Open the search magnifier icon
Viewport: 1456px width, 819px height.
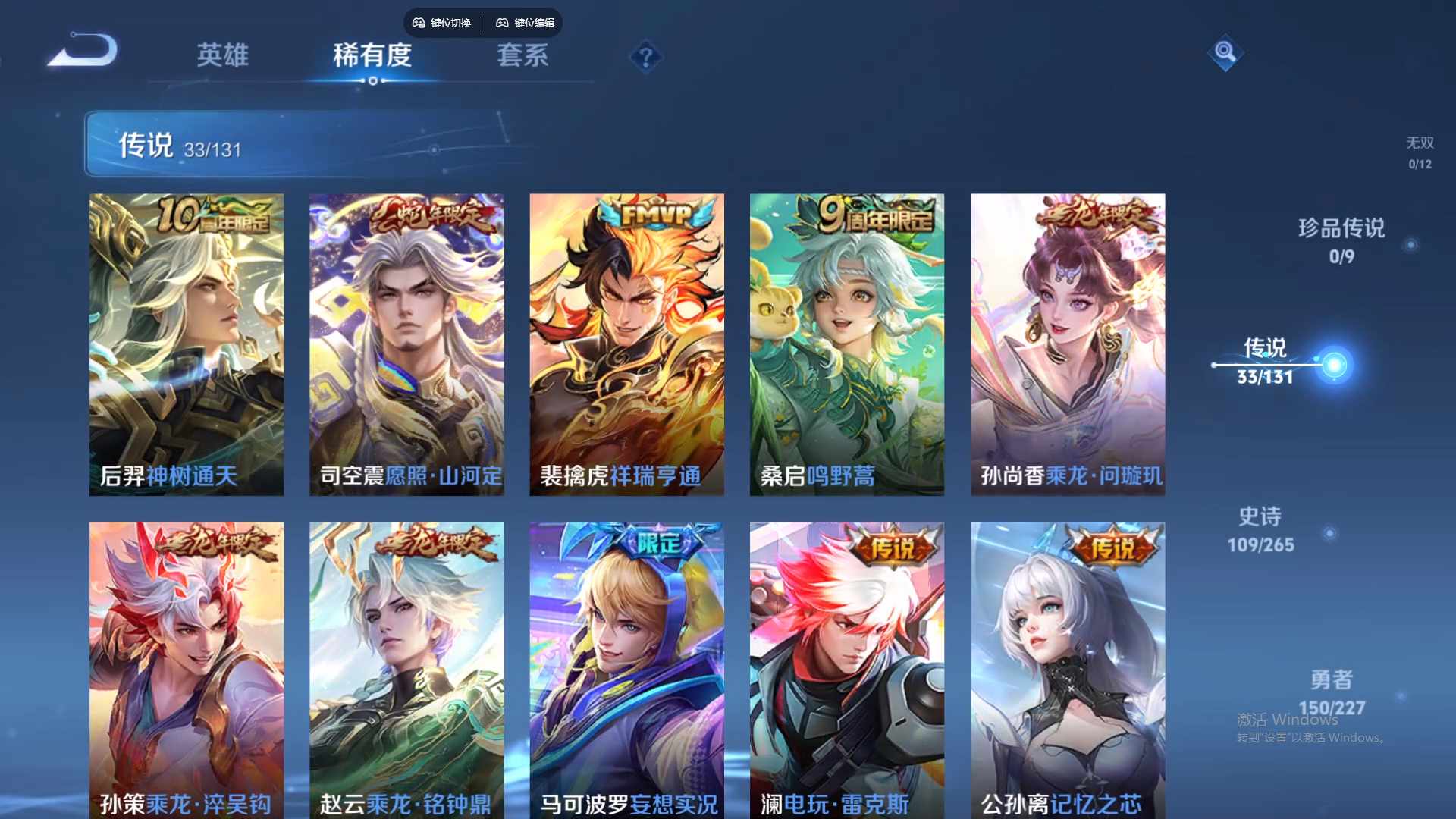point(1224,54)
